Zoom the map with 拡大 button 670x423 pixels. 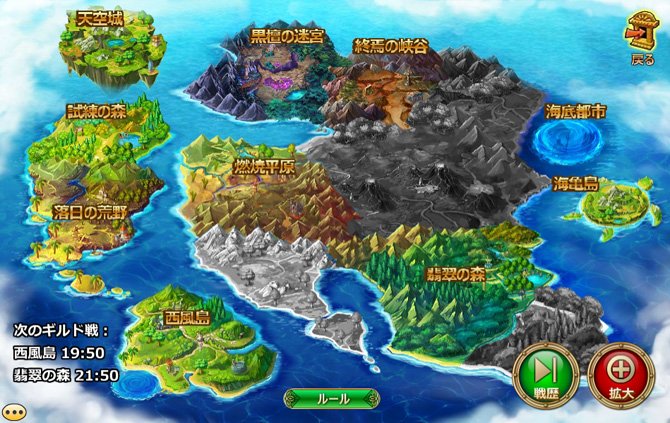tap(615, 375)
